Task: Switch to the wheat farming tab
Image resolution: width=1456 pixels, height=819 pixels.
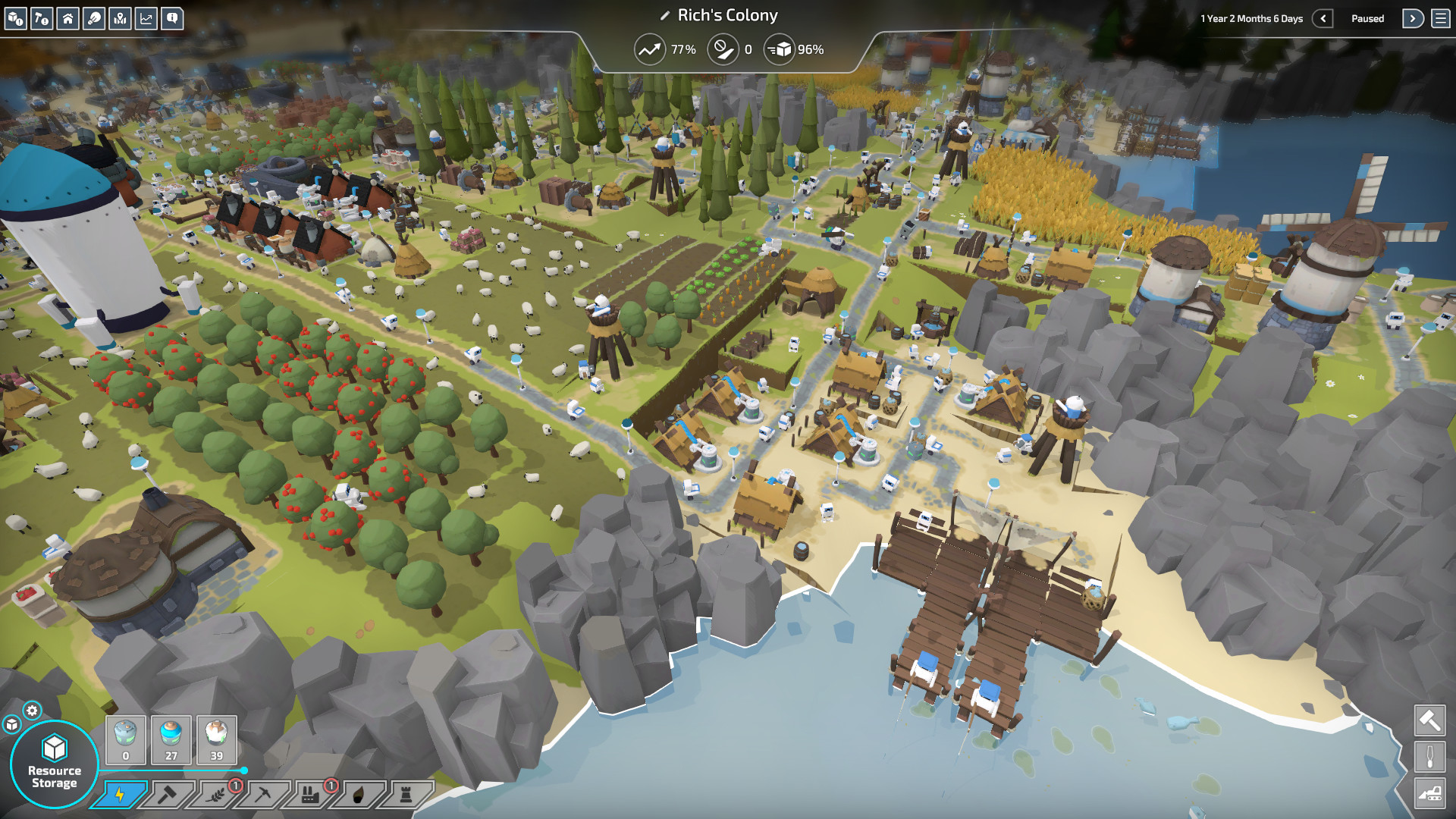Action: pyautogui.click(x=216, y=794)
